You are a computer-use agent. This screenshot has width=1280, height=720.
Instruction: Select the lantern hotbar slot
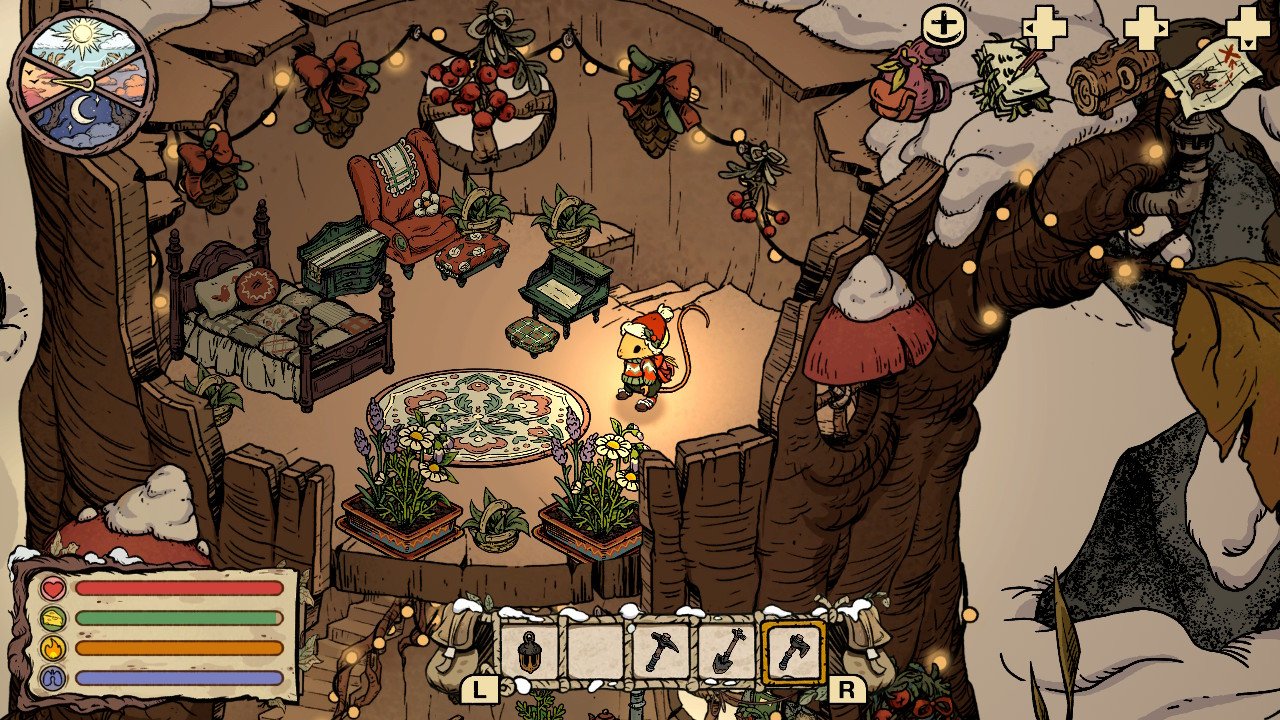pyautogui.click(x=529, y=653)
